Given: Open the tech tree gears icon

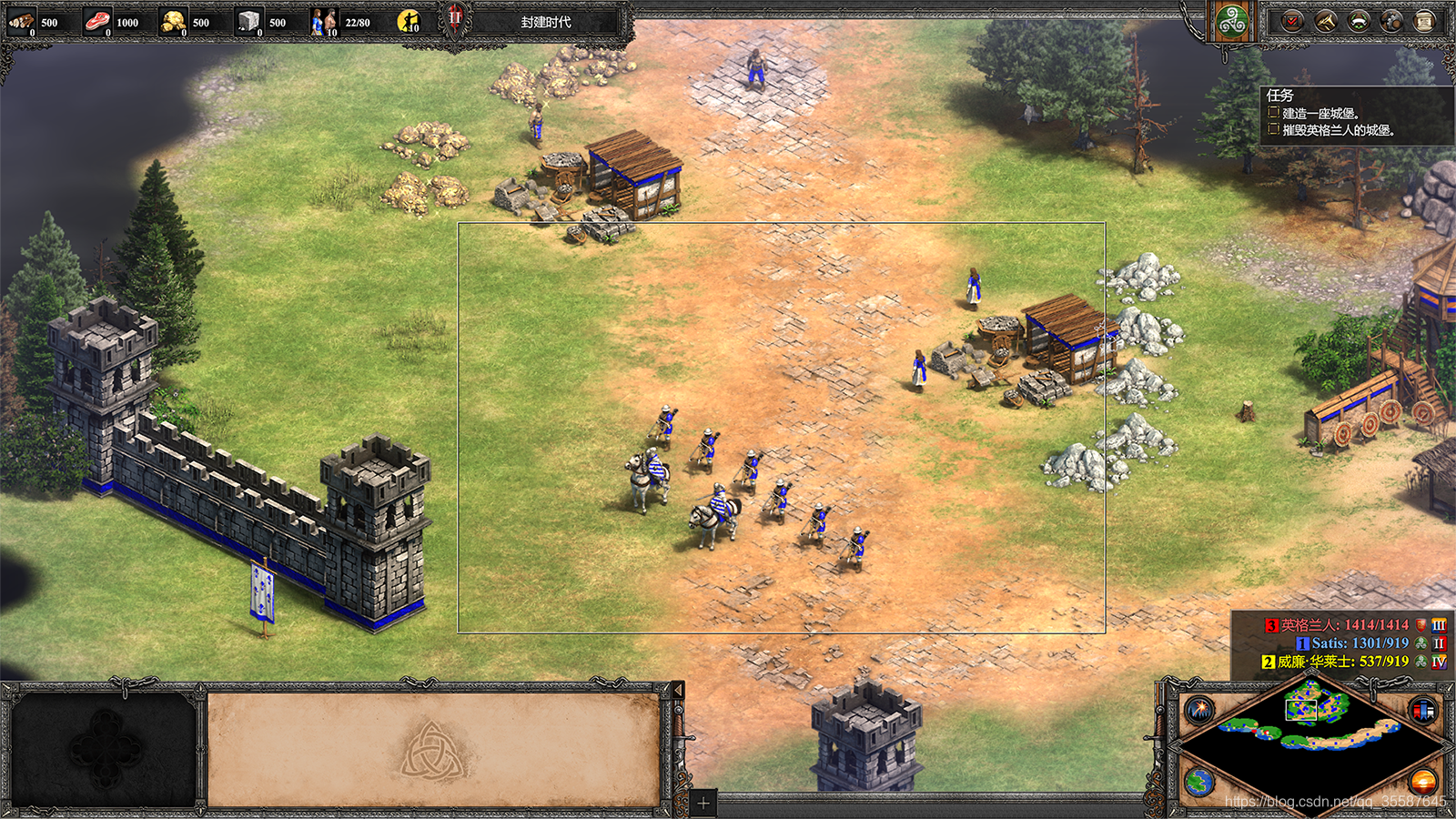Looking at the screenshot, I should click(1391, 22).
